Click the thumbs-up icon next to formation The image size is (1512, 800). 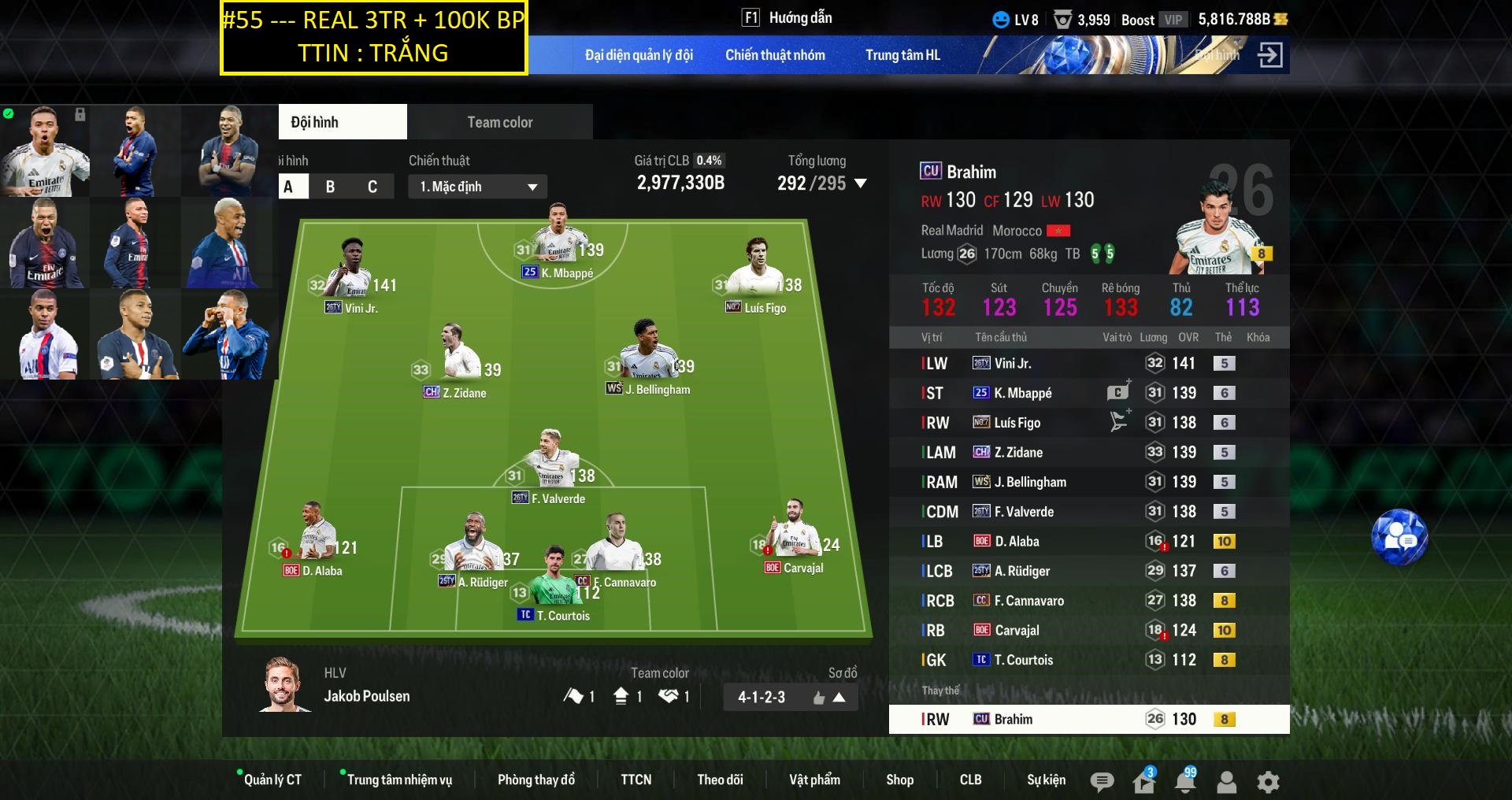click(820, 697)
